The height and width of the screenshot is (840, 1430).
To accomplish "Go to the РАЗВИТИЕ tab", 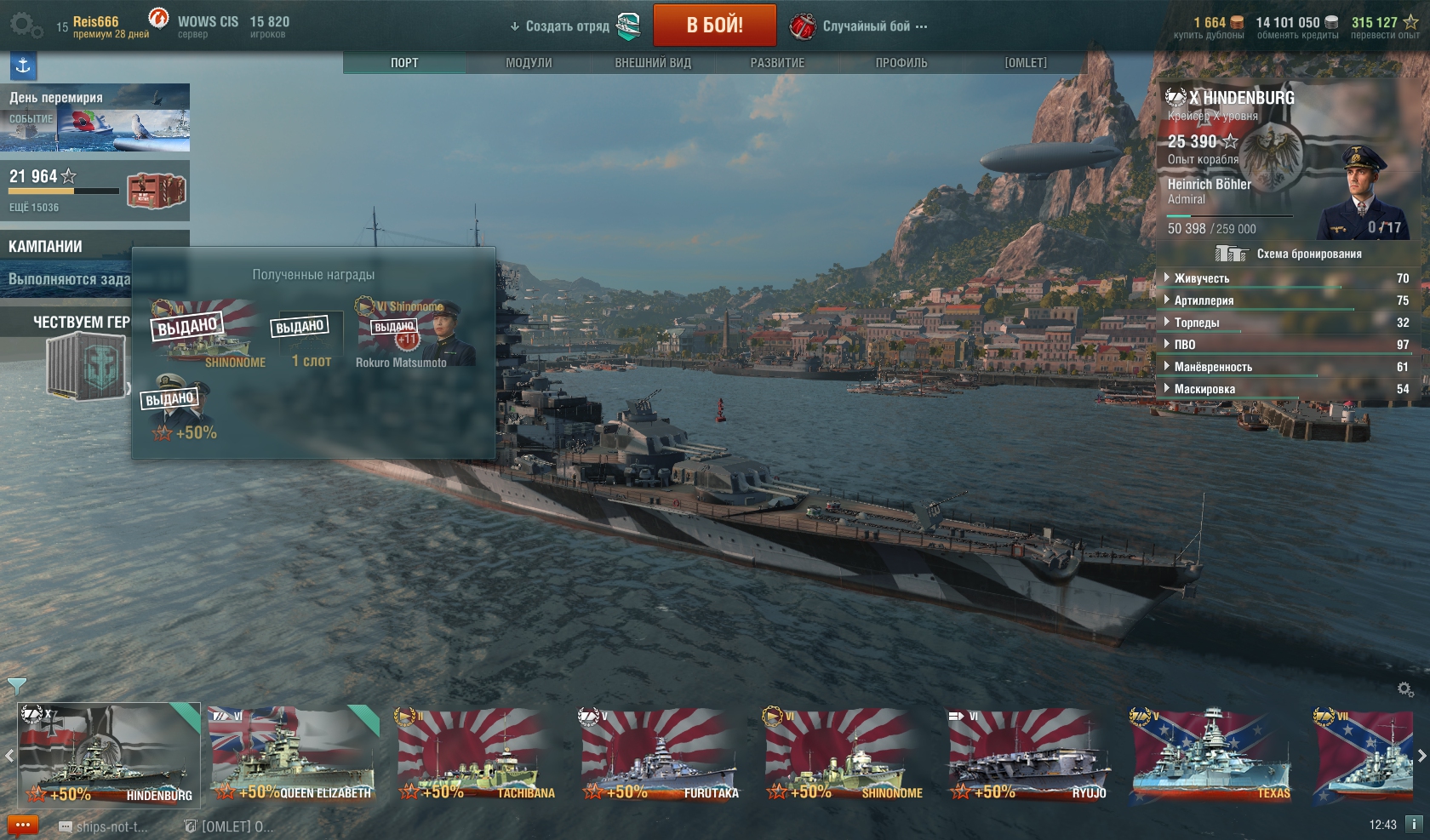I will click(x=777, y=63).
